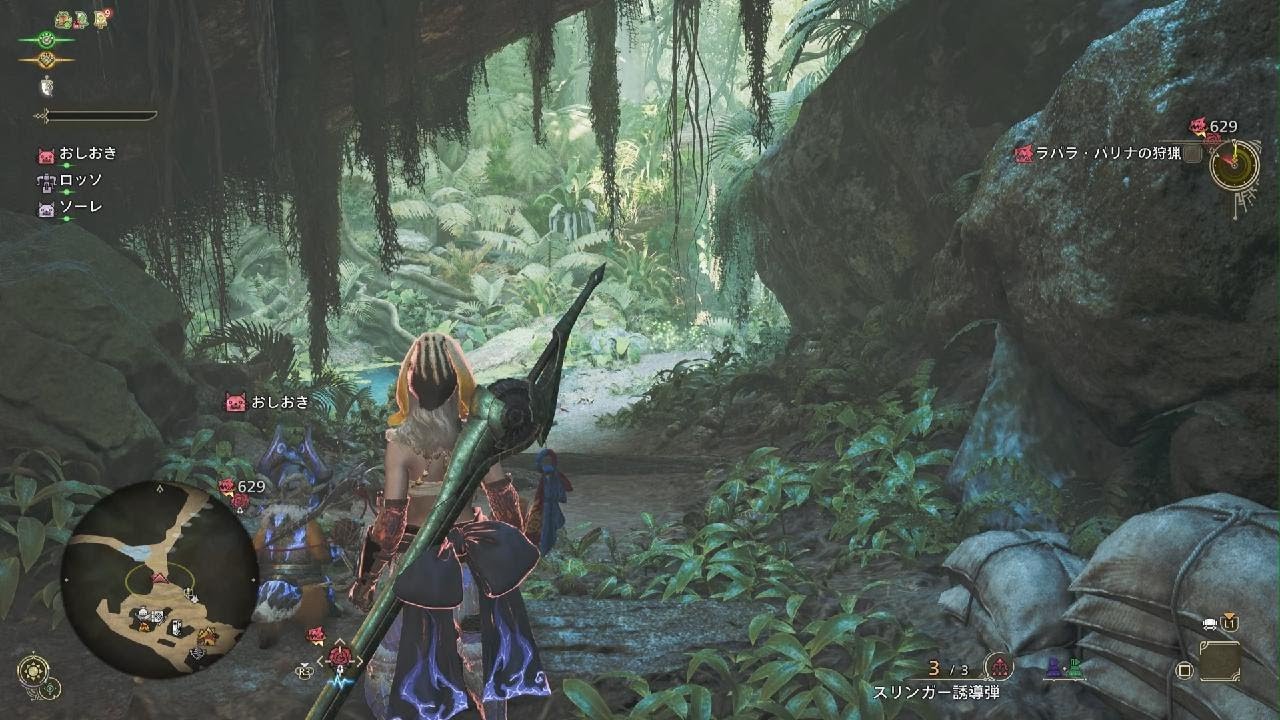
Task: Click the Lala Barina monster icon in quest banner
Action: coord(1023,155)
